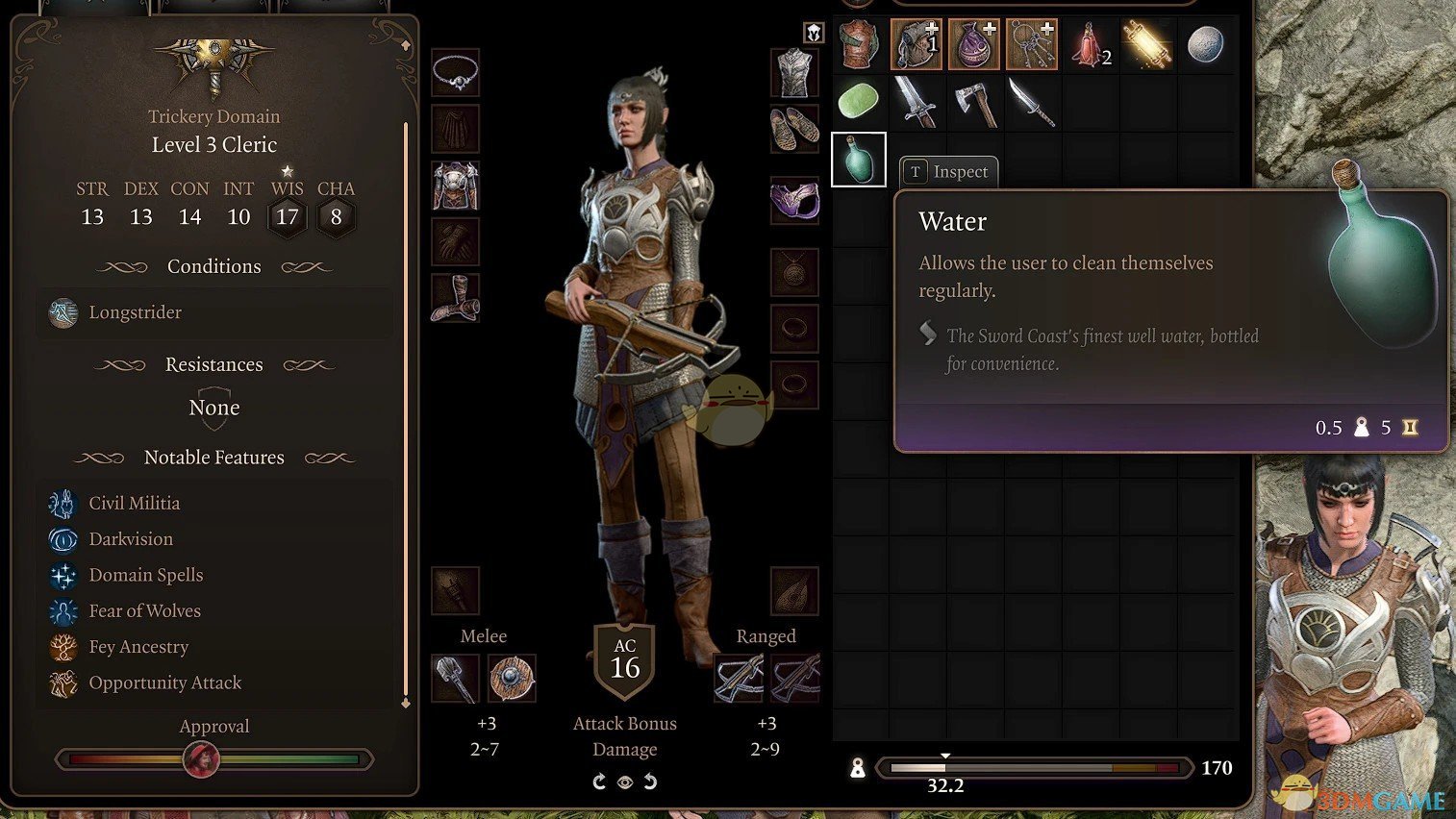Select the glowing scroll item
Image resolution: width=1456 pixels, height=819 pixels.
click(1146, 45)
